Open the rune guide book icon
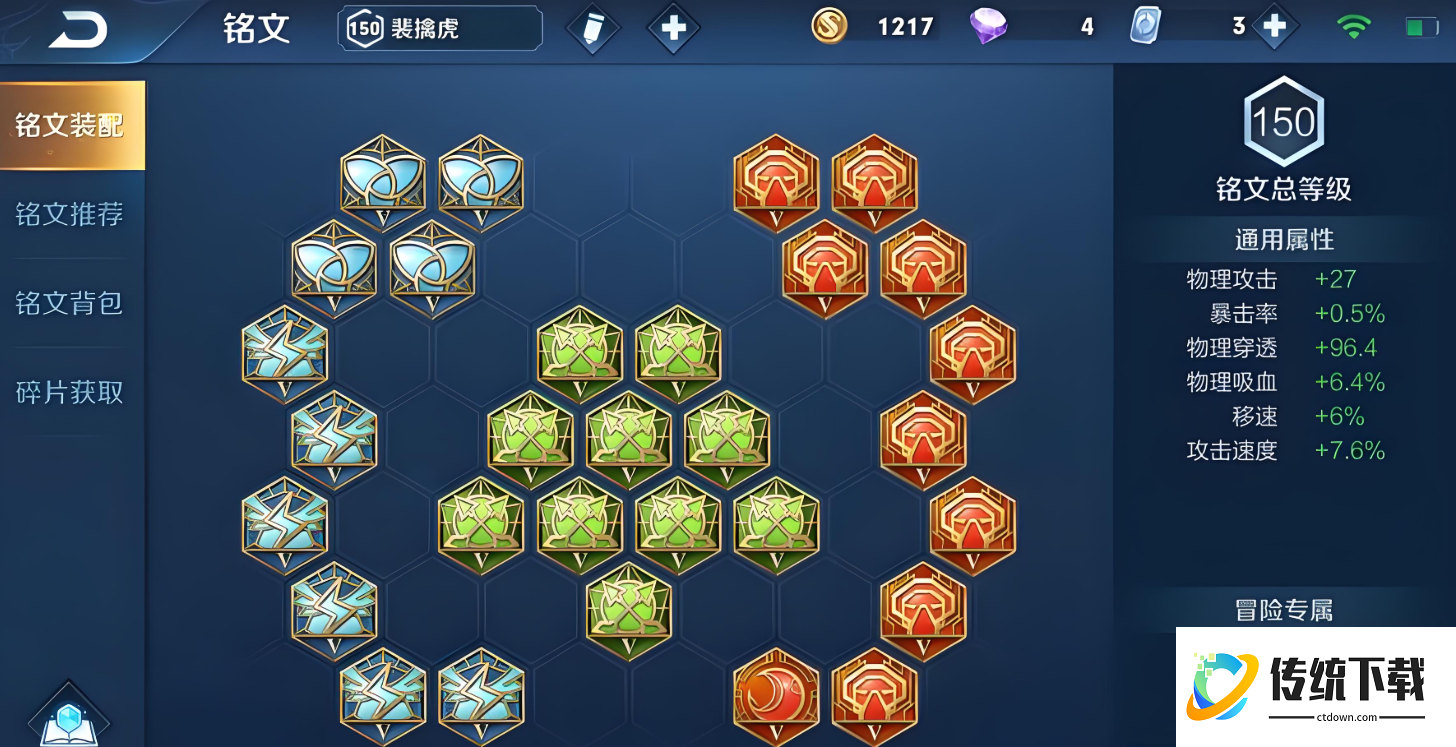This screenshot has height=747, width=1456. [68, 718]
